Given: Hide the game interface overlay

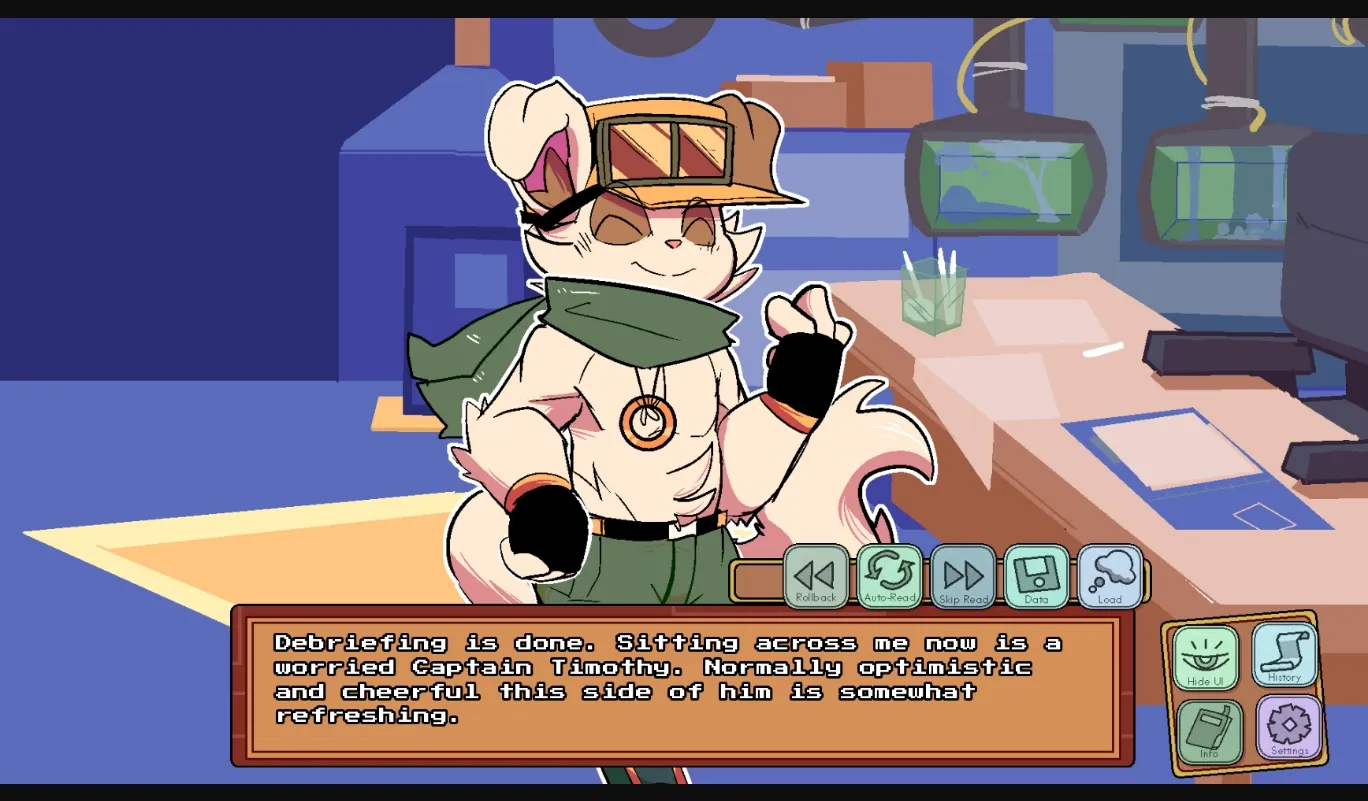Looking at the screenshot, I should (1207, 657).
